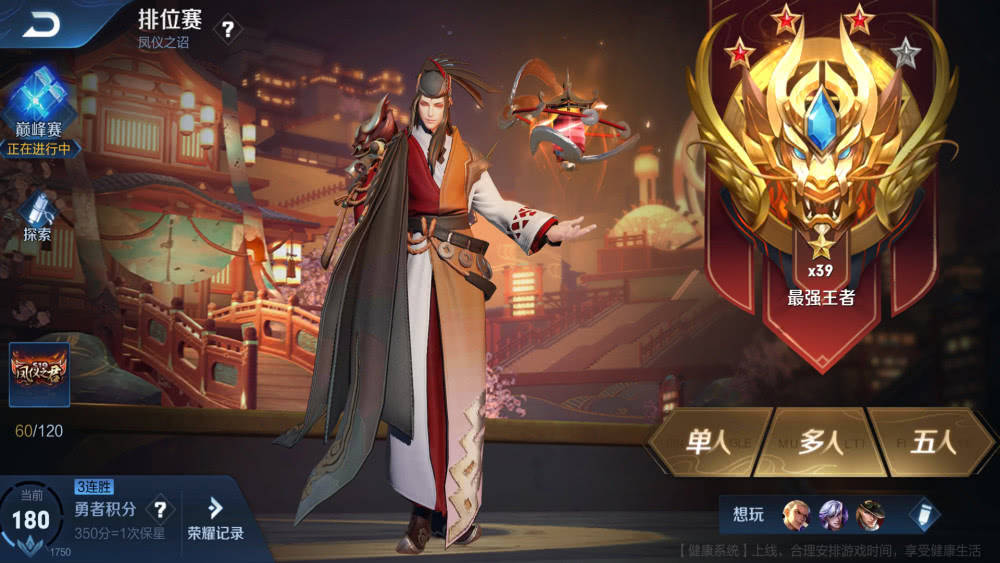The height and width of the screenshot is (563, 1000).
Task: Select the cowboy-hat hero portrait
Action: coord(869,515)
